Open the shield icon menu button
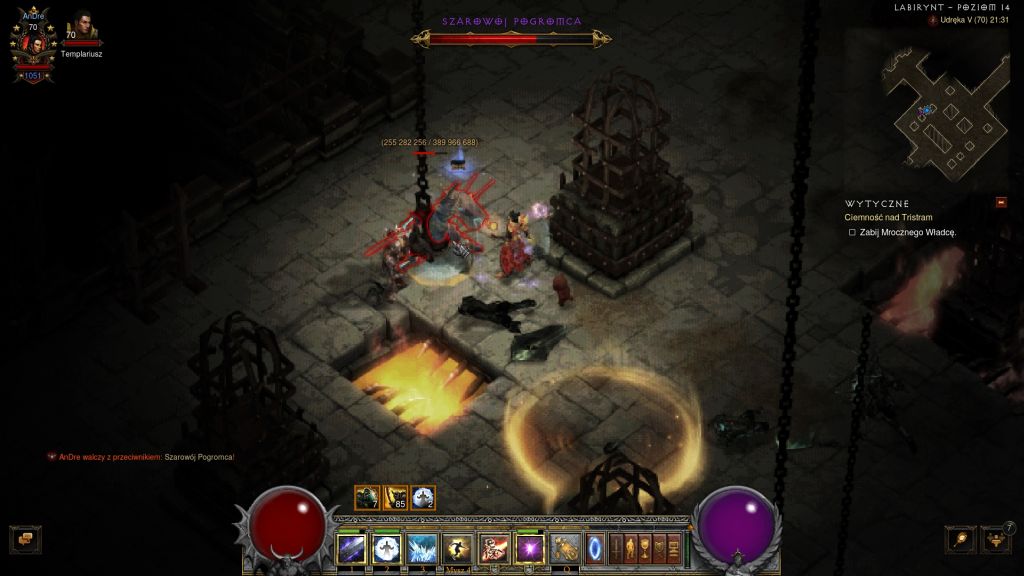This screenshot has width=1024, height=576. (660, 549)
